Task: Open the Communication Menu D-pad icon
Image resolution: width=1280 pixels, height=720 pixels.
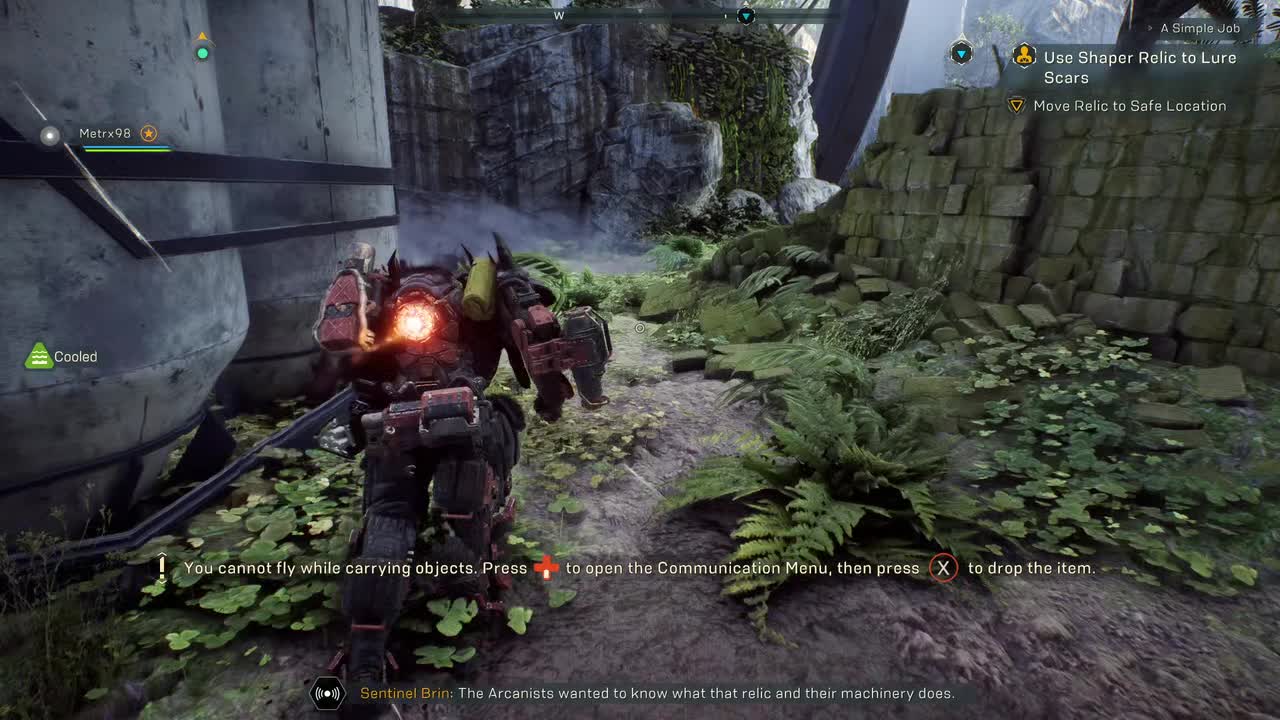Action: pos(548,567)
